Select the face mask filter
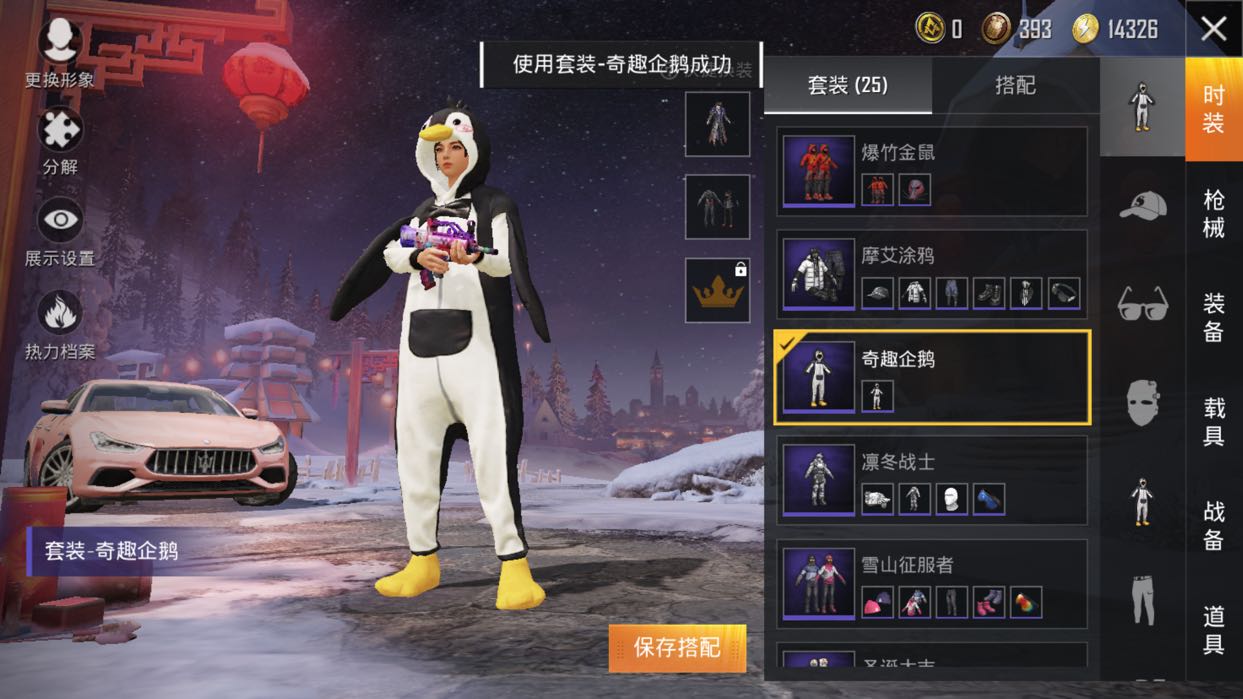 coord(1142,402)
